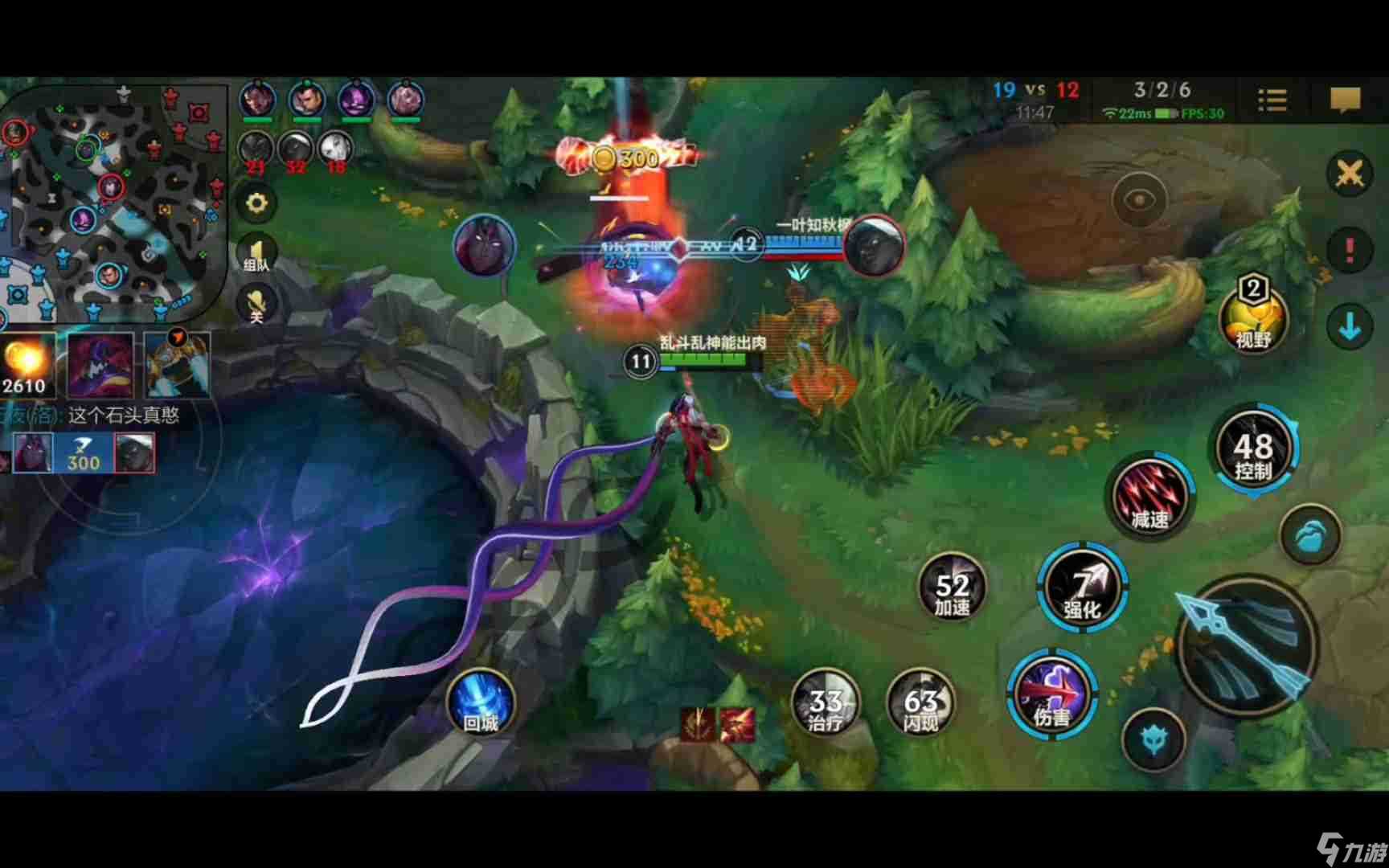The height and width of the screenshot is (868, 1389).
Task: Open the shop showing 2610 gold
Action: [27, 366]
